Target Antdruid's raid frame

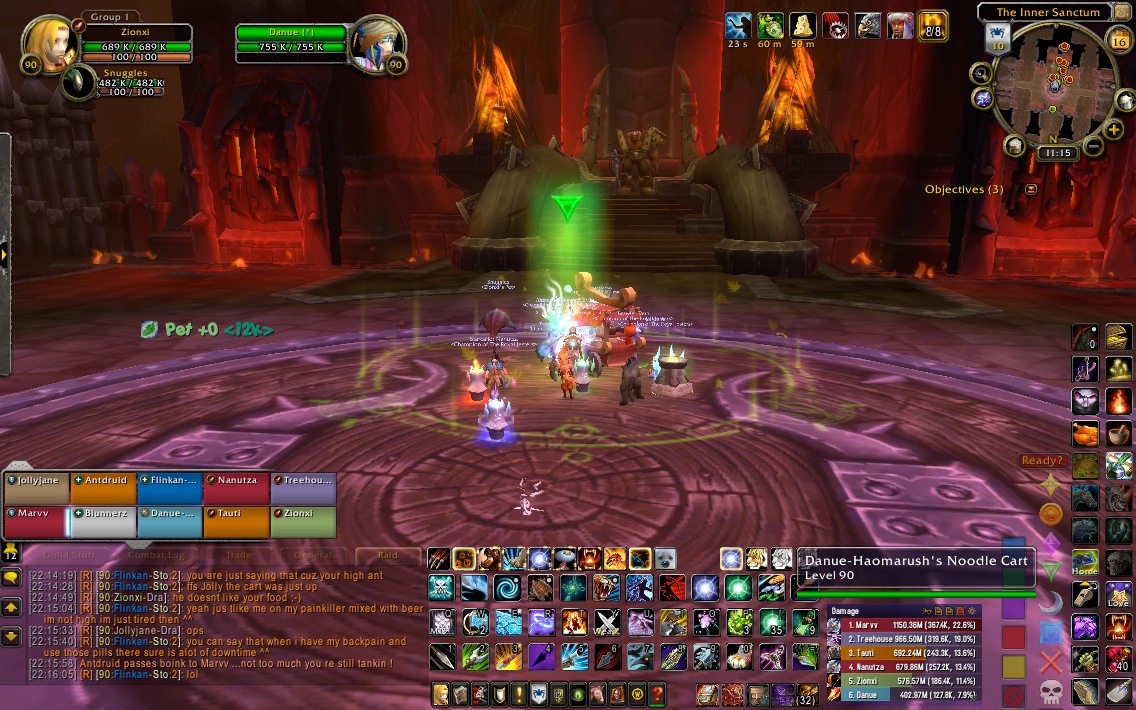(102, 489)
